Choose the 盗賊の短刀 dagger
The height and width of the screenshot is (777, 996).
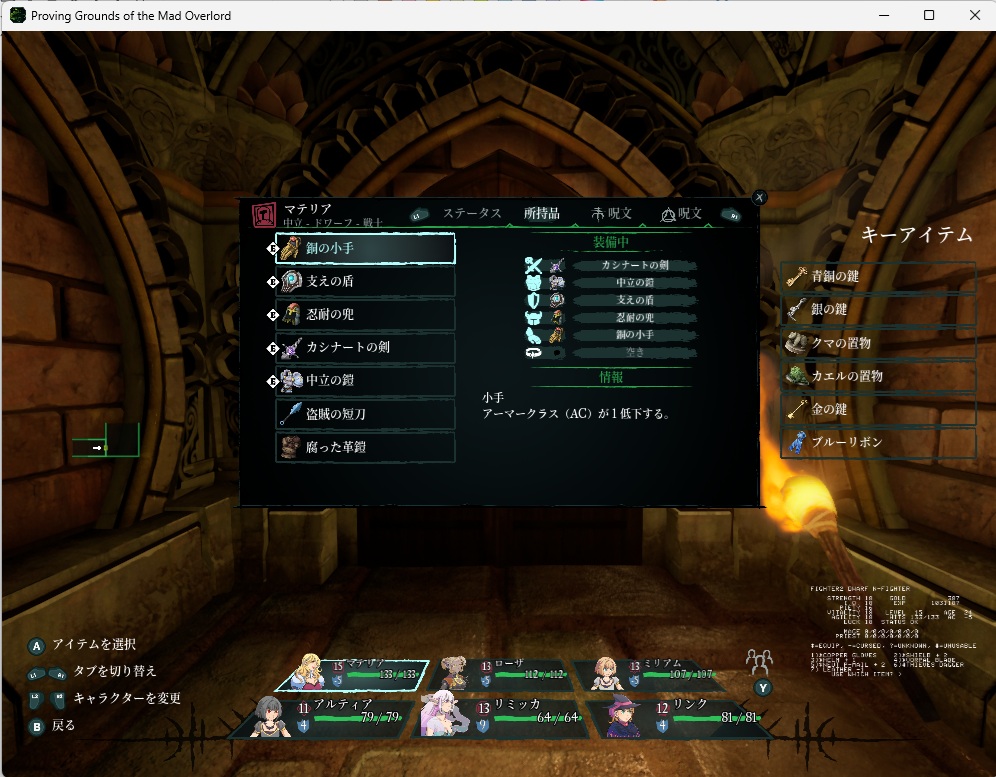[x=365, y=414]
